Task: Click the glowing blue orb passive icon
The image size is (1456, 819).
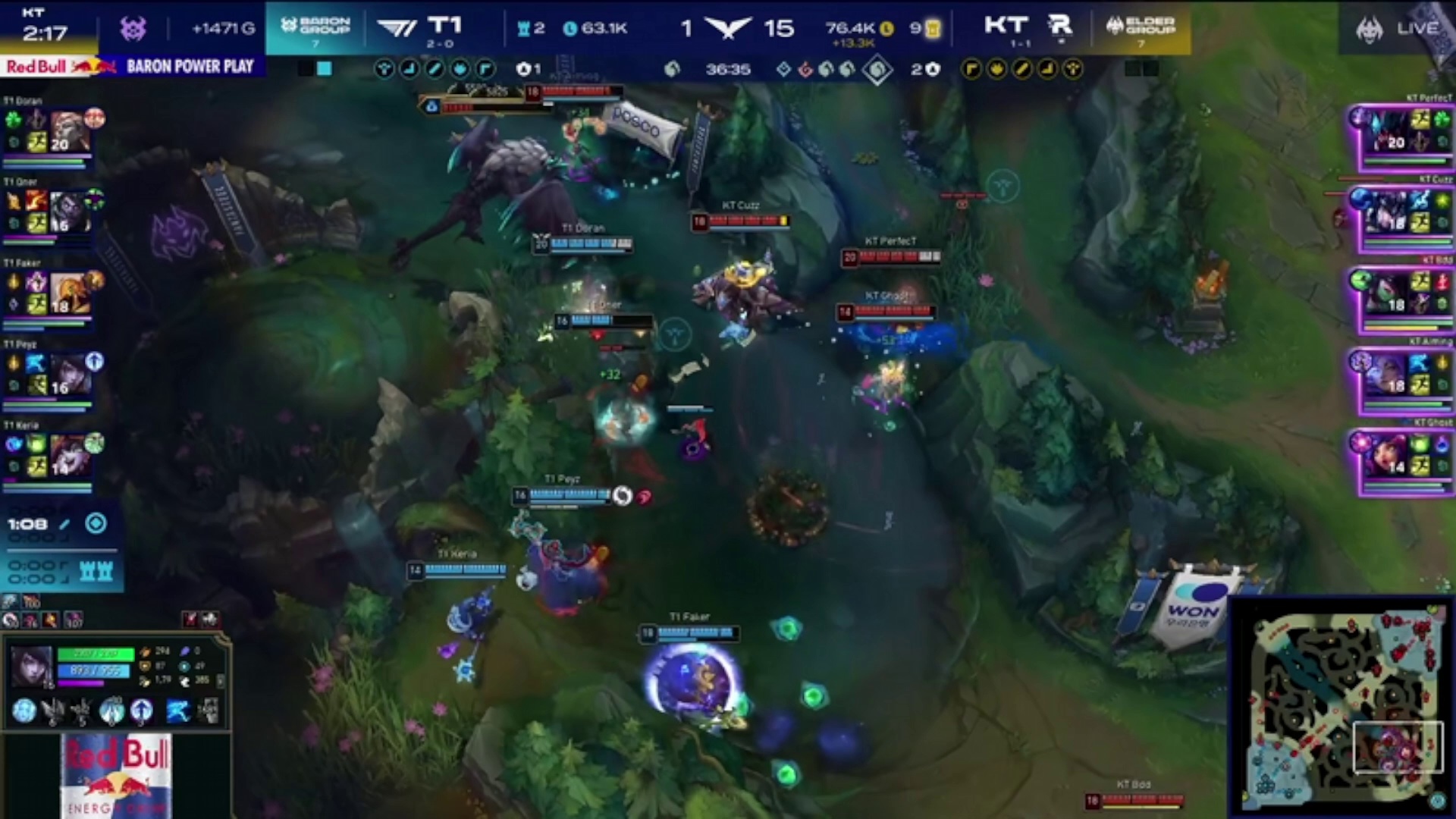Action: [24, 711]
